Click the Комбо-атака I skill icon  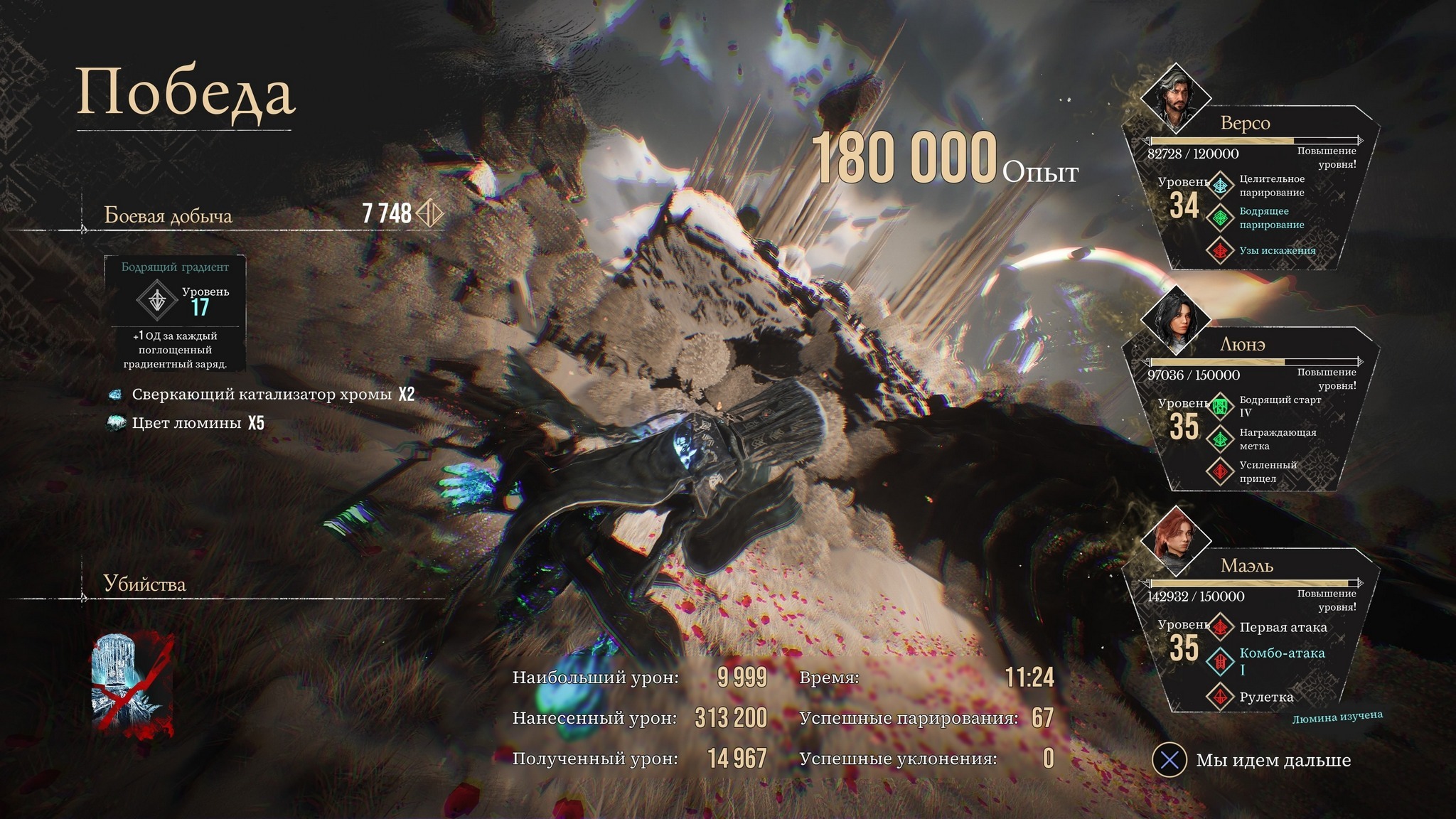(x=1221, y=661)
